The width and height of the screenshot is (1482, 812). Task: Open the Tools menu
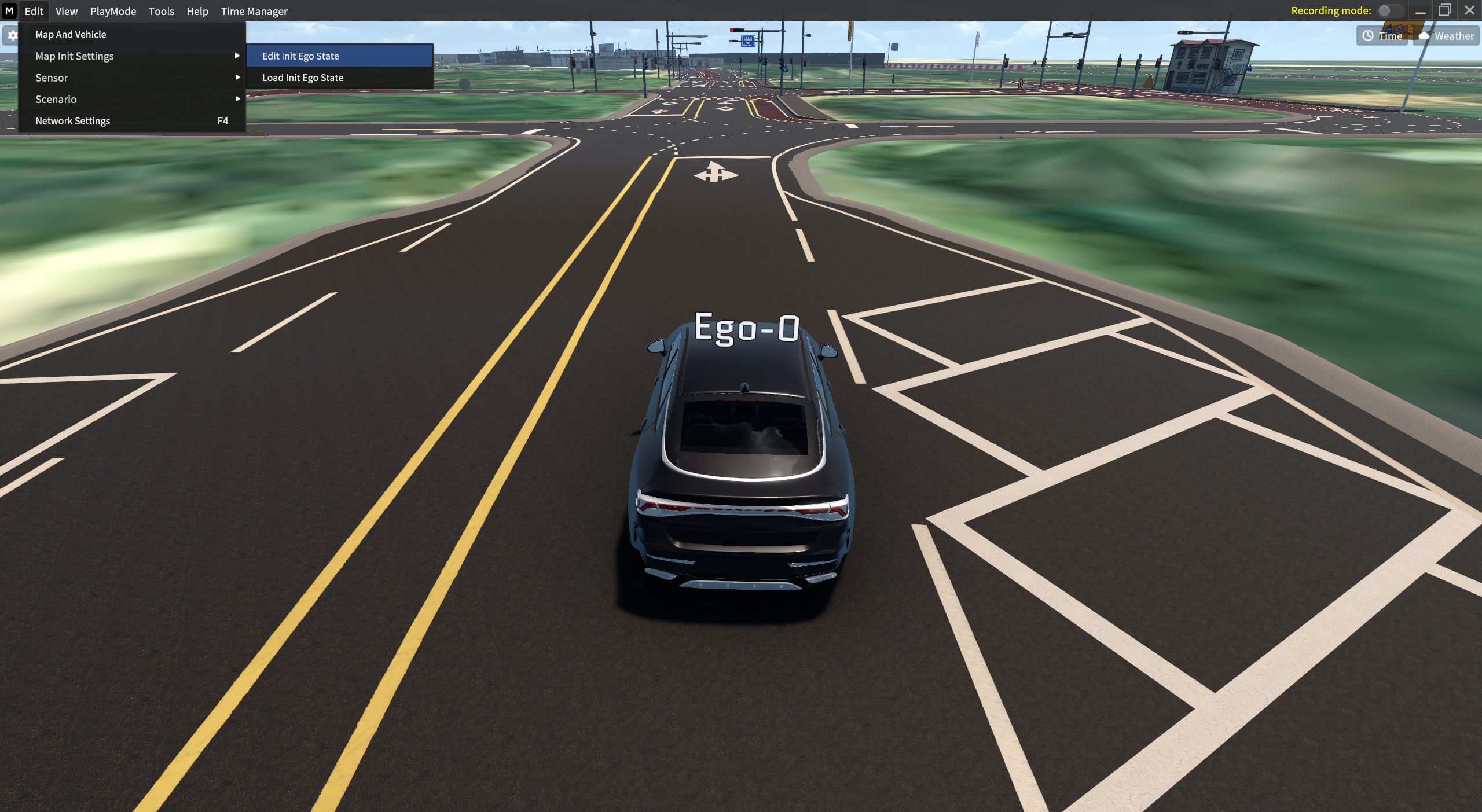pyautogui.click(x=161, y=11)
